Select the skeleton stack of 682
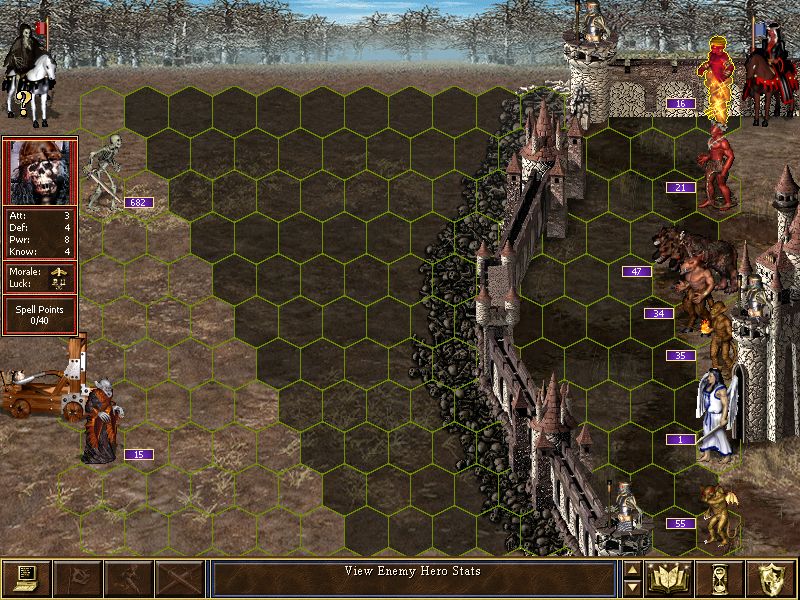The width and height of the screenshot is (800, 600). [x=103, y=172]
